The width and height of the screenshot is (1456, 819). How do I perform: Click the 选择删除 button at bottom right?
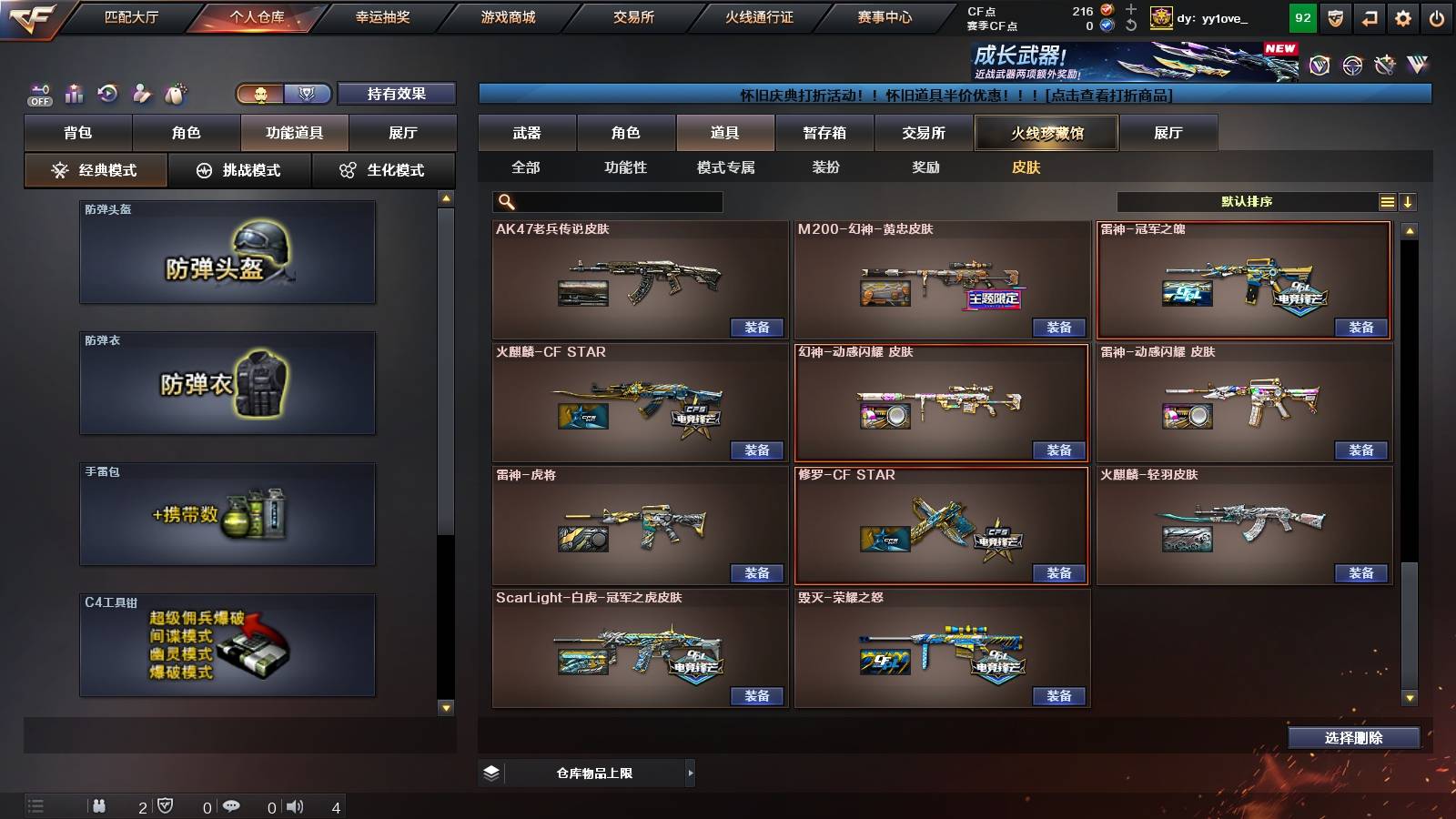1353,738
